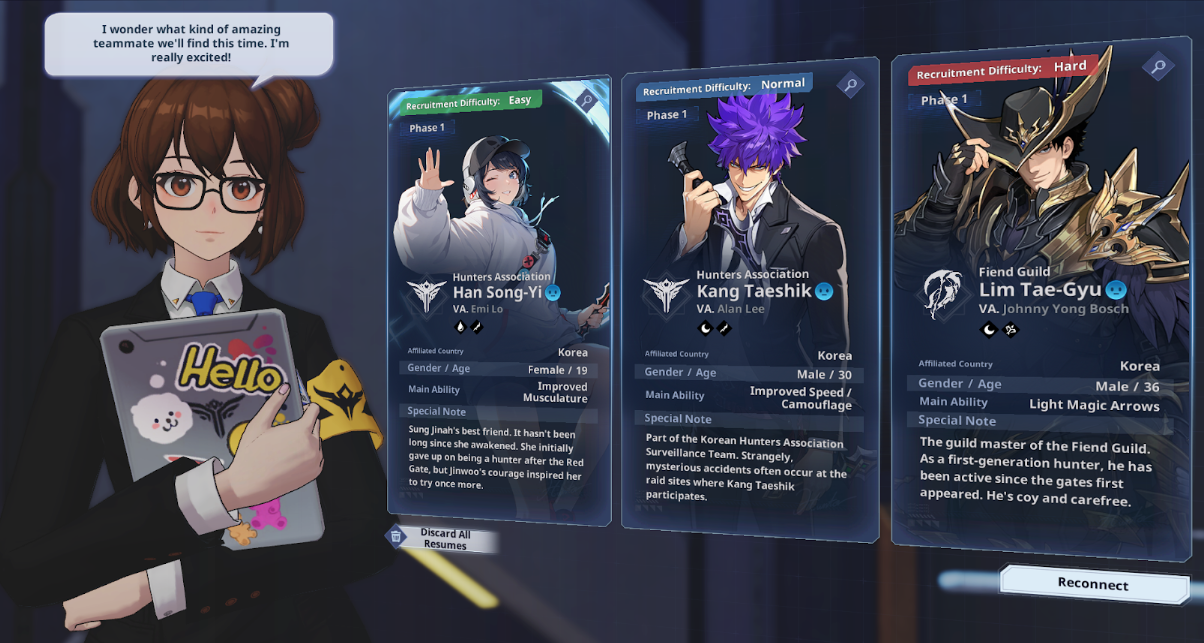Discard all resumes
The height and width of the screenshot is (643, 1204).
coord(444,539)
